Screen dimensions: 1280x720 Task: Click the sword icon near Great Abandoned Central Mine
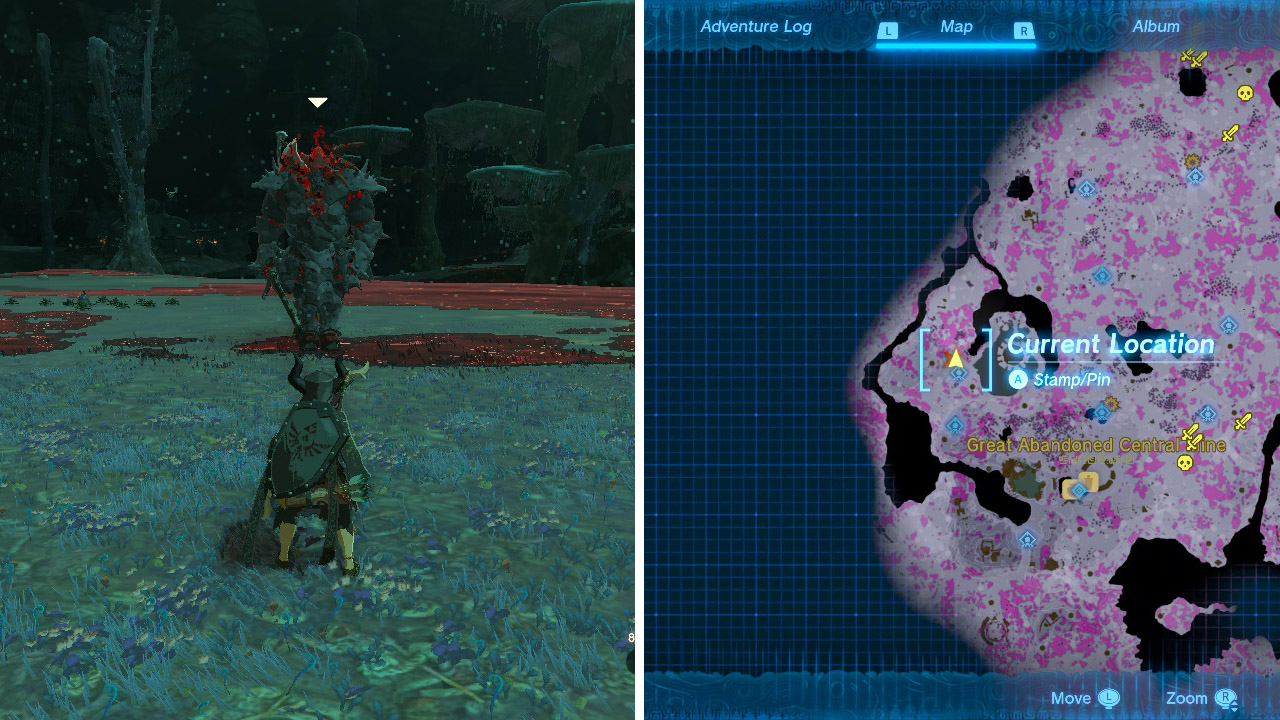pos(1193,438)
